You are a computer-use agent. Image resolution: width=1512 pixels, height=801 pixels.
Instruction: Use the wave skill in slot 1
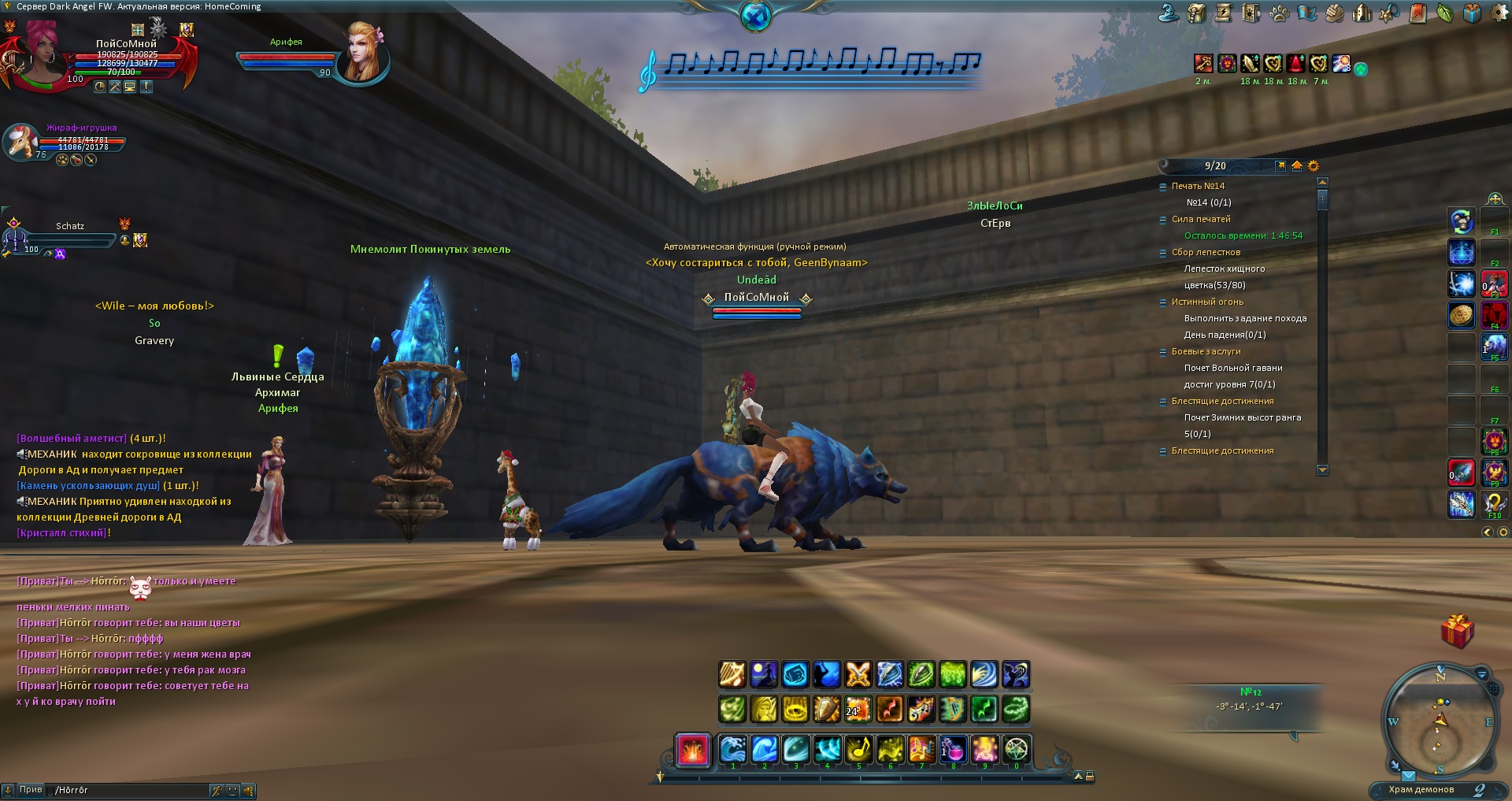click(732, 748)
